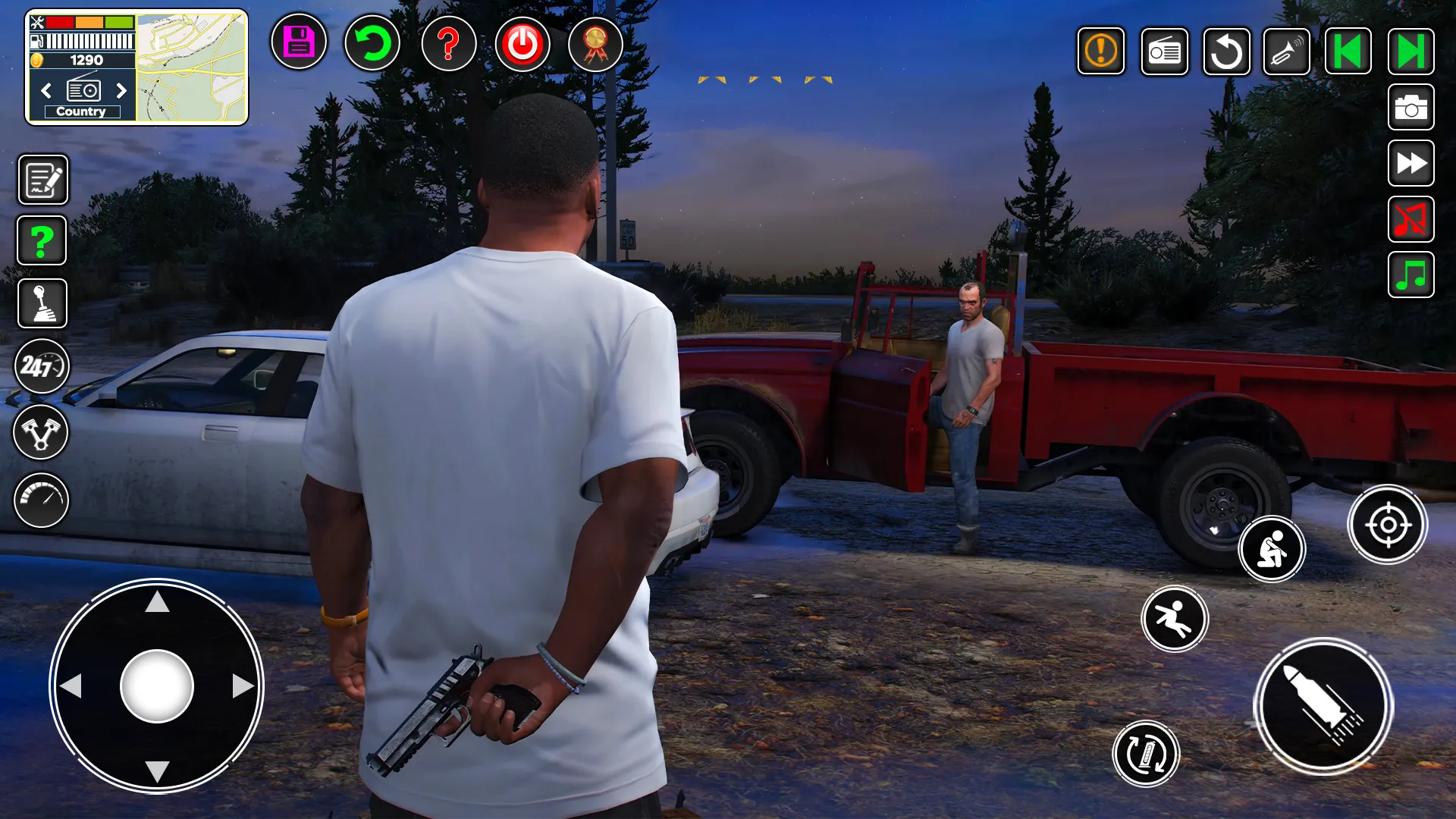Honk the horn
This screenshot has width=1456, height=819.
pos(1287,51)
